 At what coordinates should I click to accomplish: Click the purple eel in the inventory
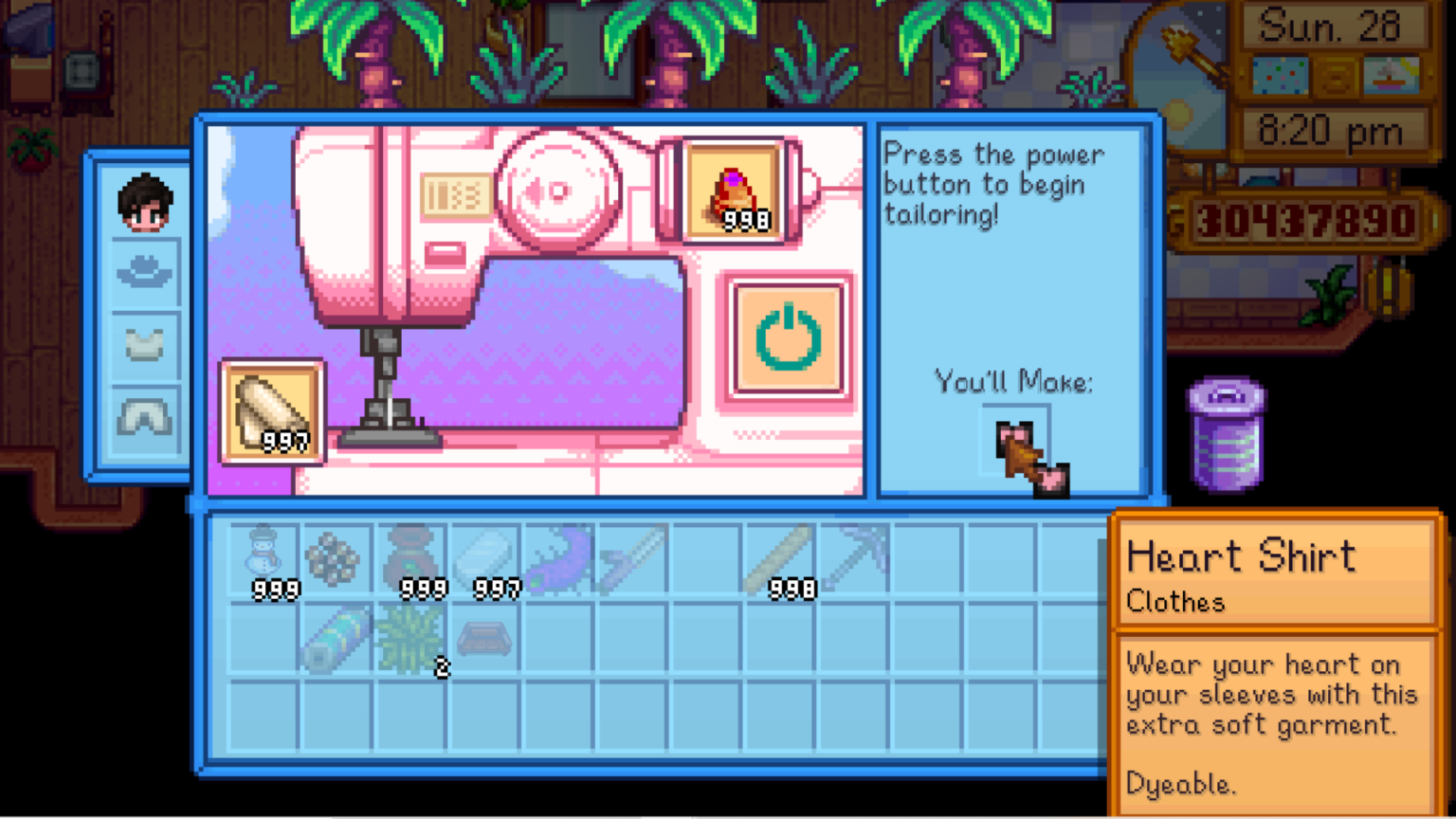click(x=559, y=561)
